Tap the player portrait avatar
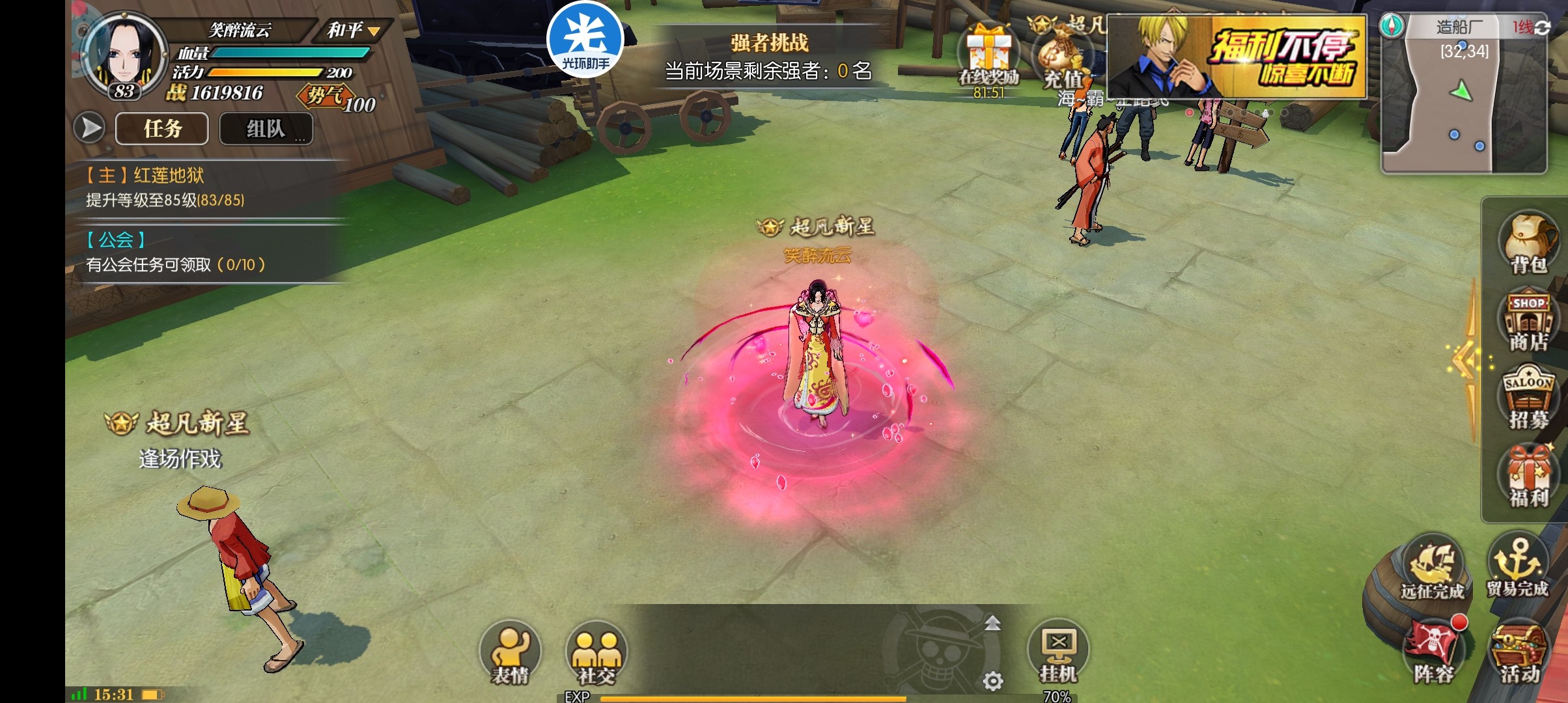 125,57
